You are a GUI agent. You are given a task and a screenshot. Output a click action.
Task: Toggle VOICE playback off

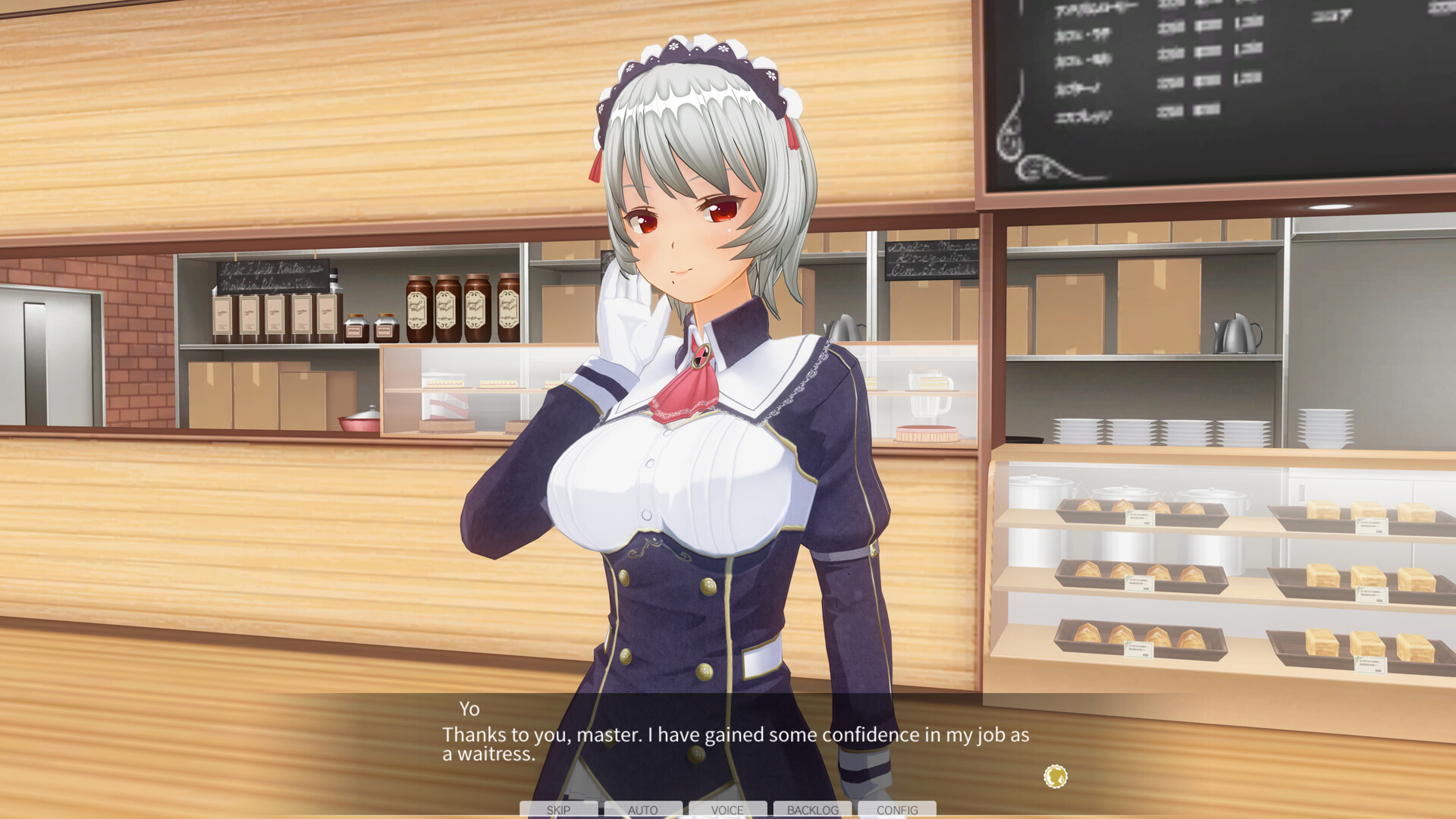coord(728,810)
